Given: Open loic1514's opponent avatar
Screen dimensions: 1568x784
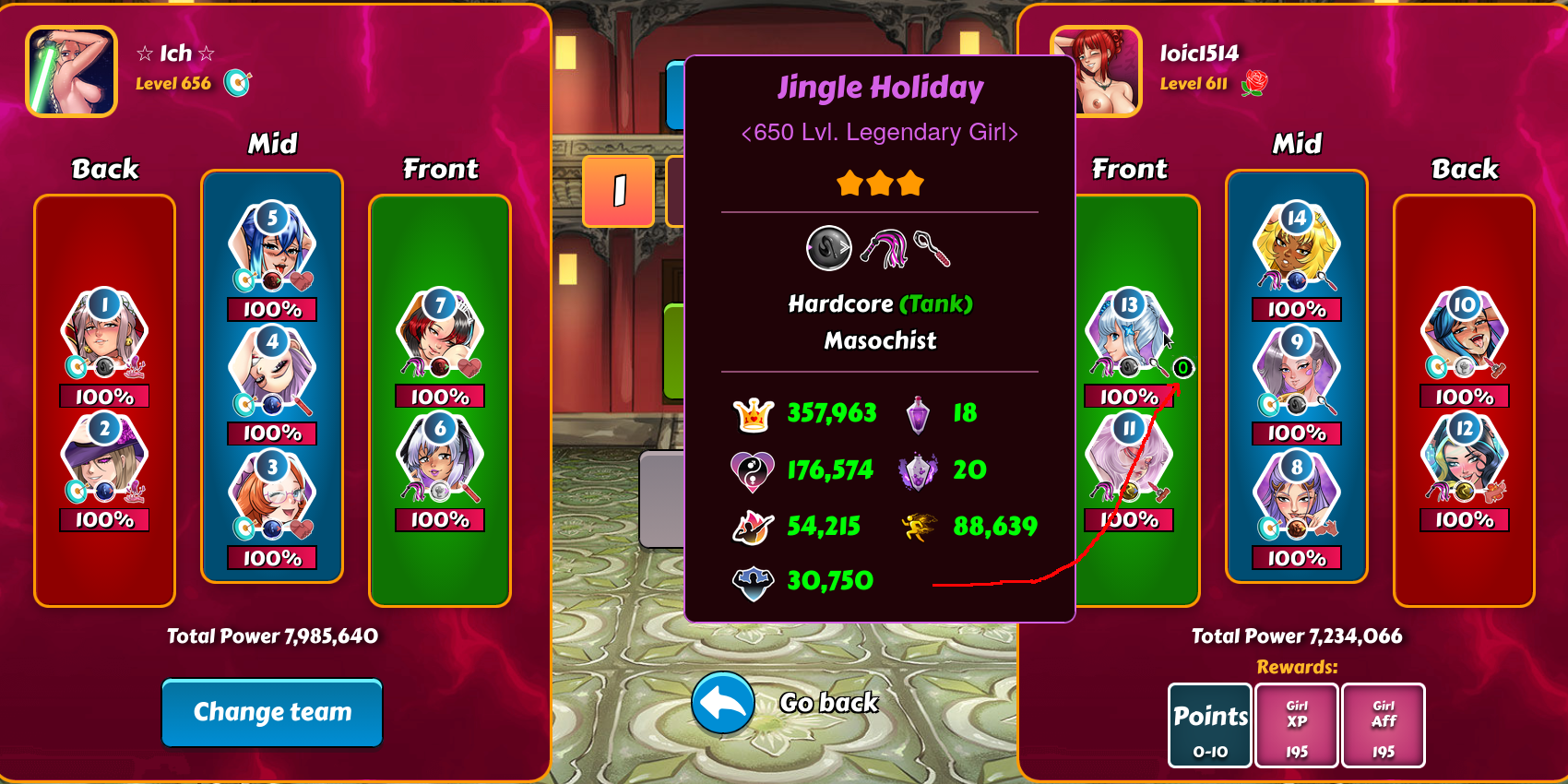Looking at the screenshot, I should click(x=1098, y=71).
